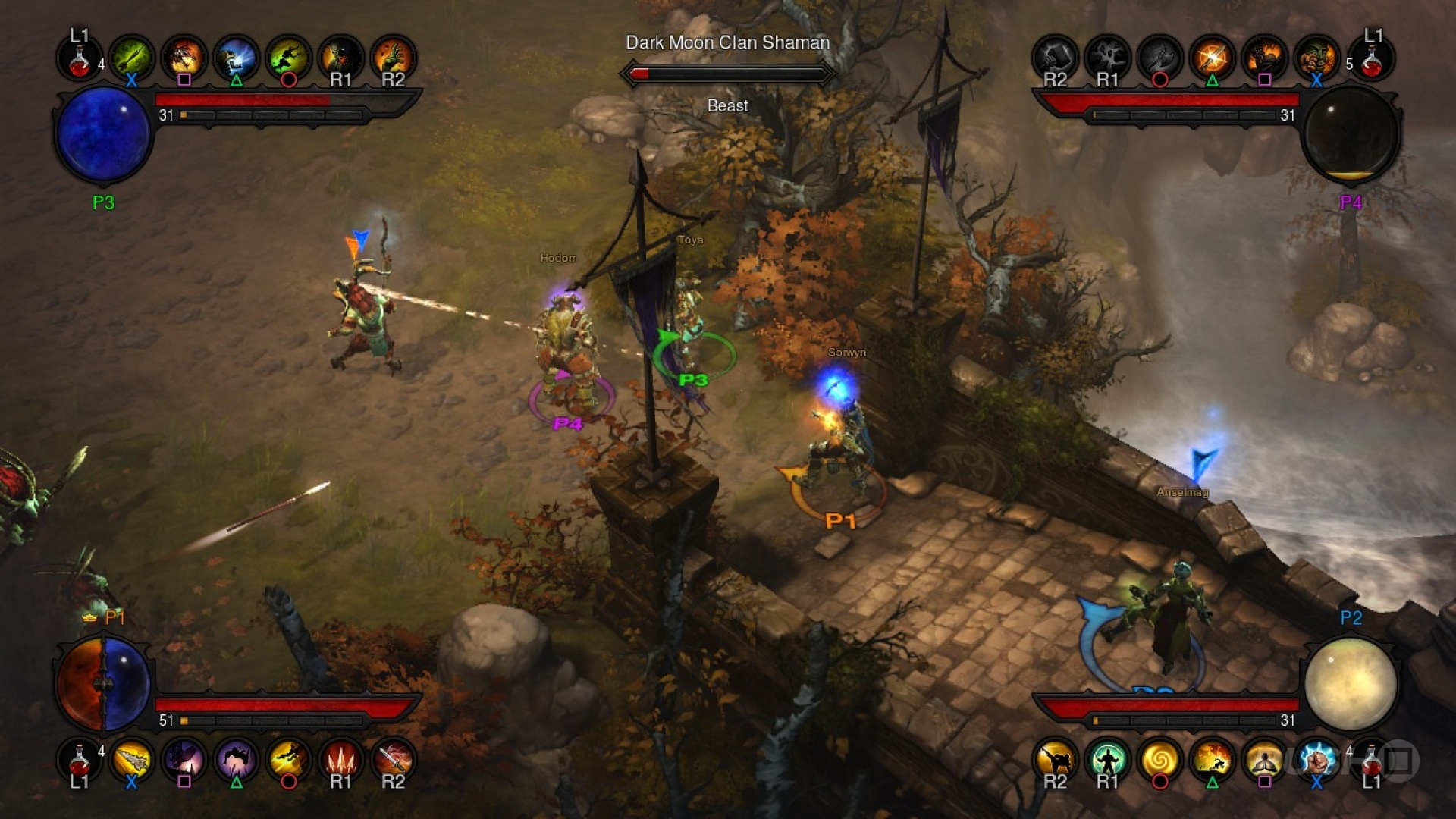Click P4's ground stomp skill on the Square button
1456x819 pixels.
click(x=1264, y=57)
